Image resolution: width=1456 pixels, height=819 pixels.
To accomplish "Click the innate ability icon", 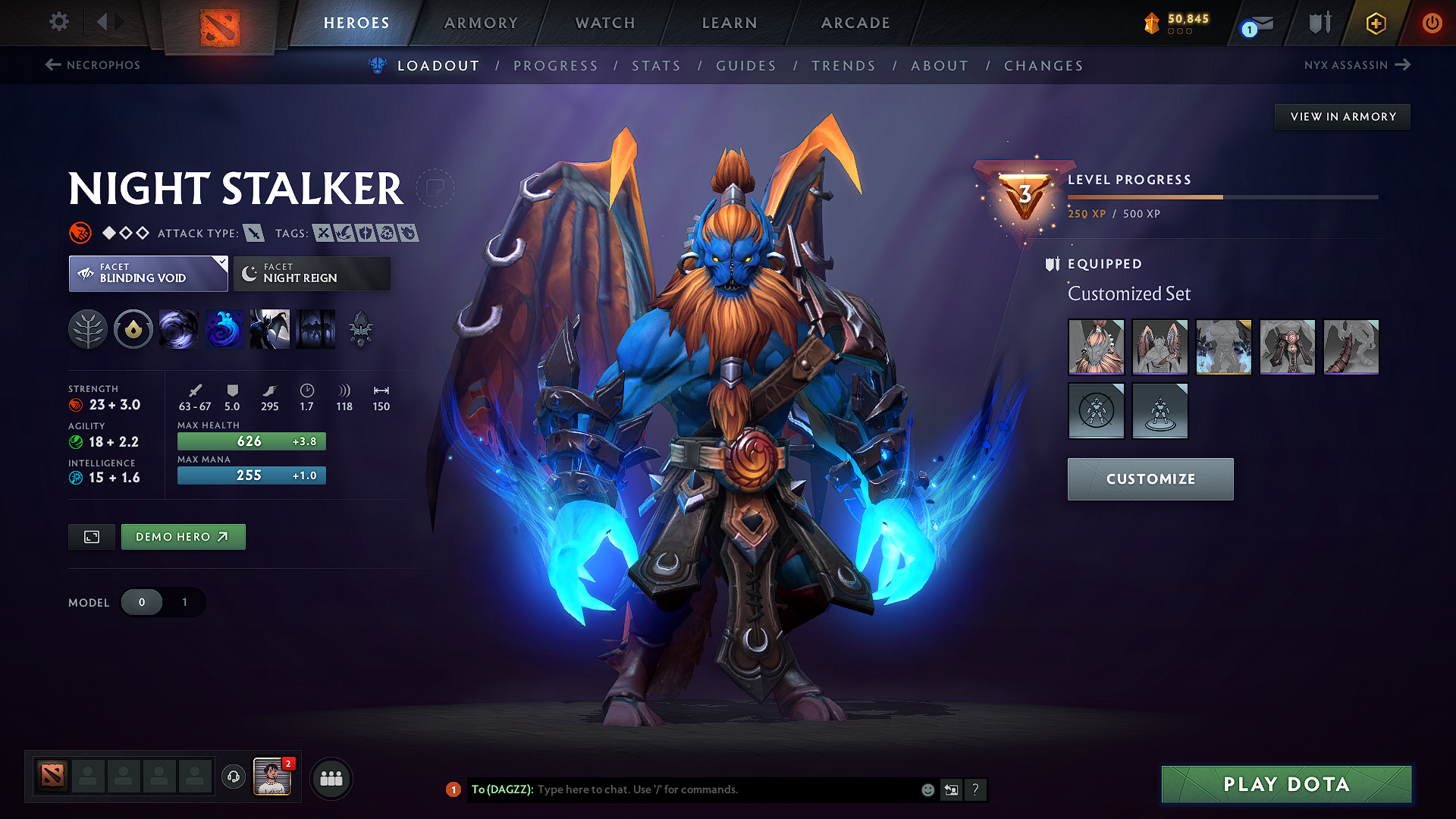I will 133,329.
